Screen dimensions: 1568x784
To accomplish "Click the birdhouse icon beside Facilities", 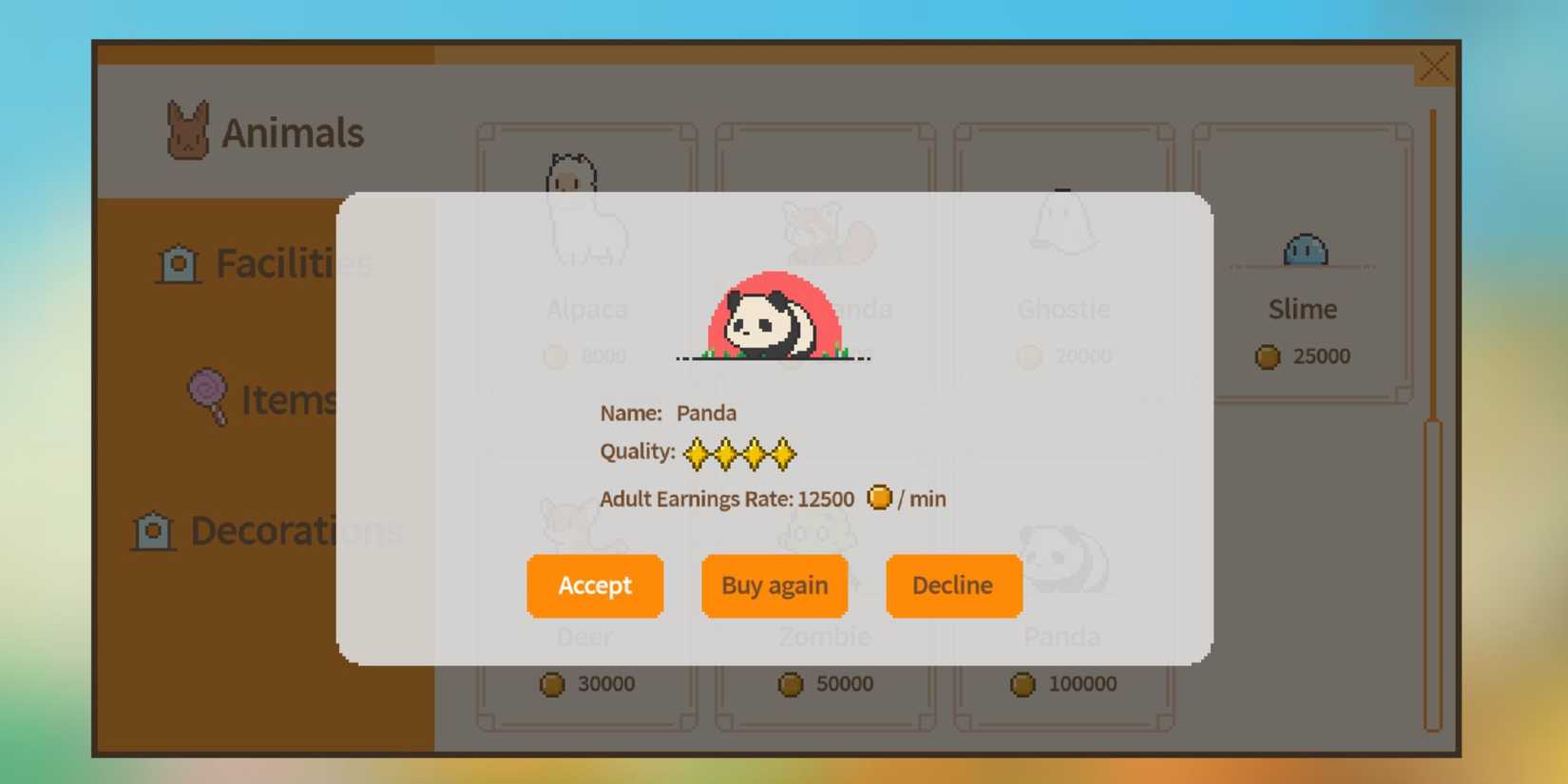I will coord(179,264).
